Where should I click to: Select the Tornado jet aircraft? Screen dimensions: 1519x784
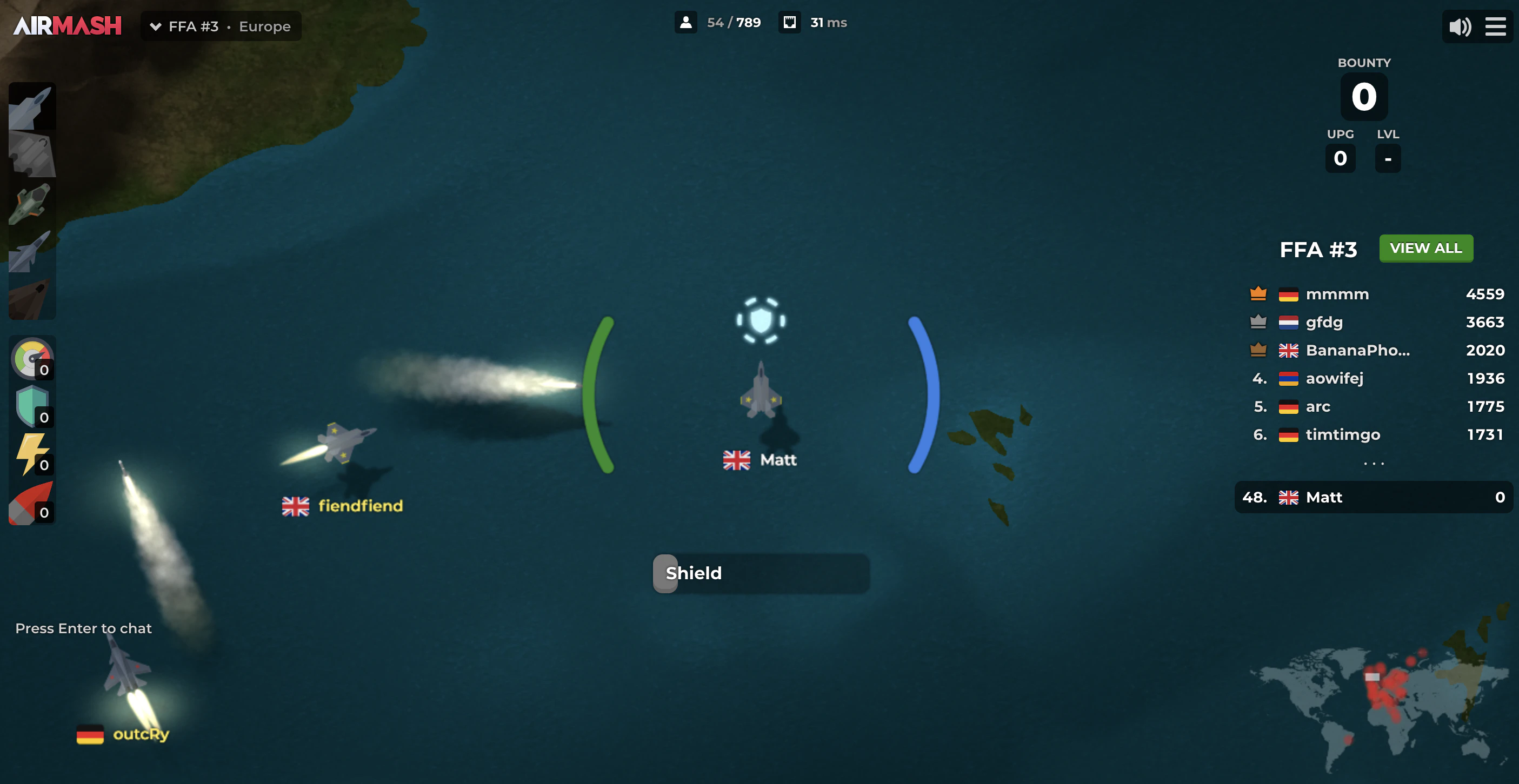[32, 249]
